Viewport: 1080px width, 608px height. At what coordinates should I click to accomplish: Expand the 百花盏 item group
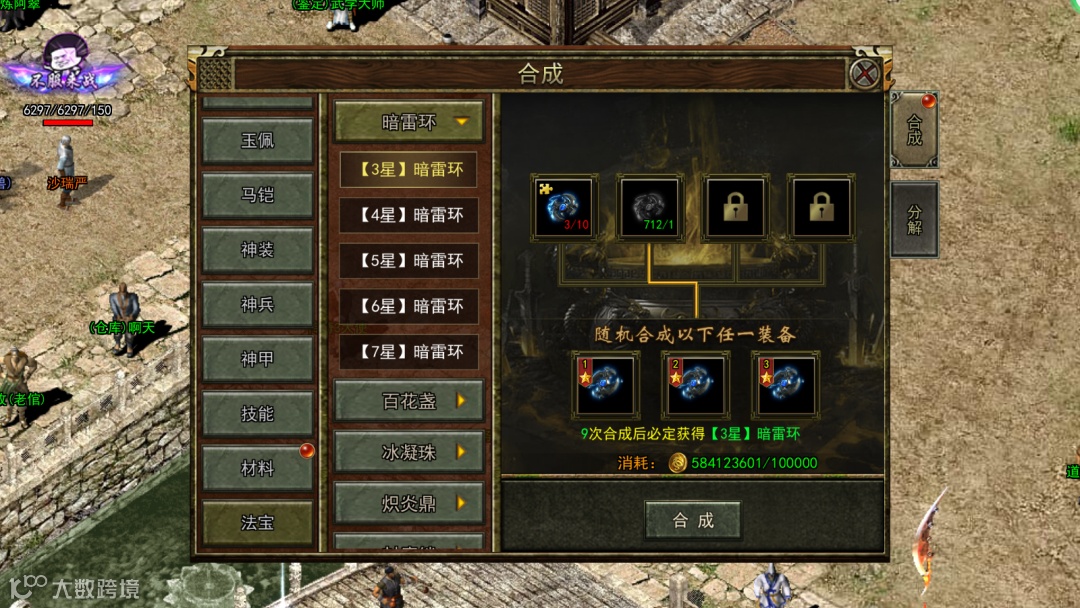coord(409,401)
